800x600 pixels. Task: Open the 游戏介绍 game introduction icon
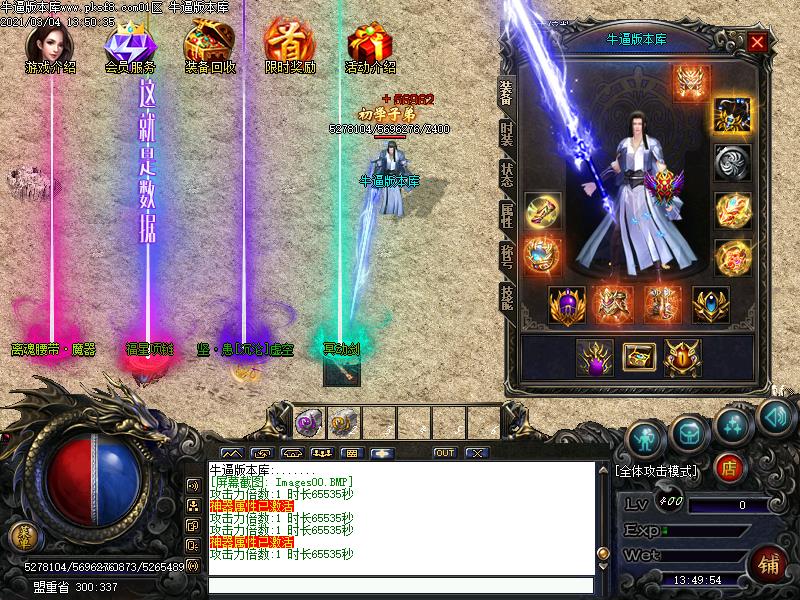click(x=50, y=47)
